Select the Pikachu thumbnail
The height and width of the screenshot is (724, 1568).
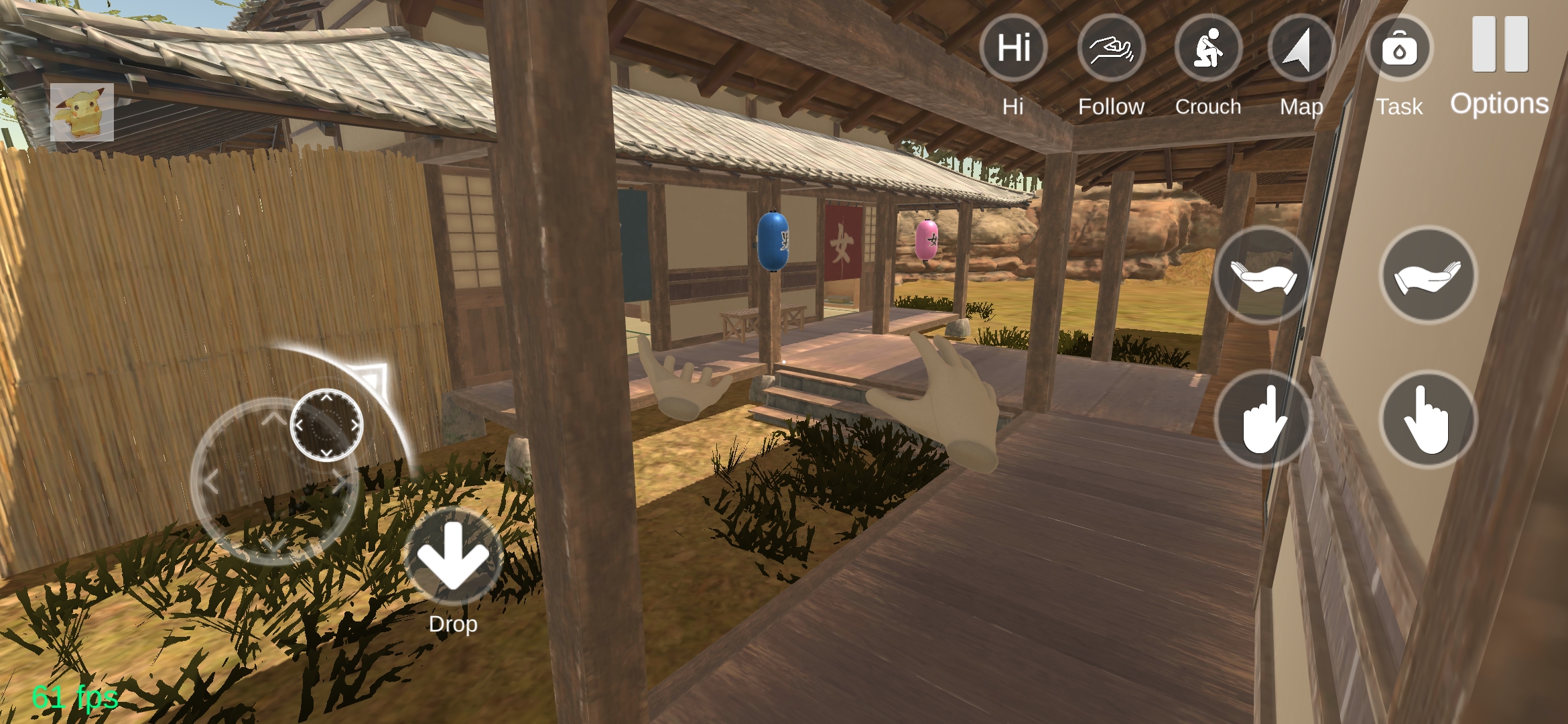(x=82, y=112)
